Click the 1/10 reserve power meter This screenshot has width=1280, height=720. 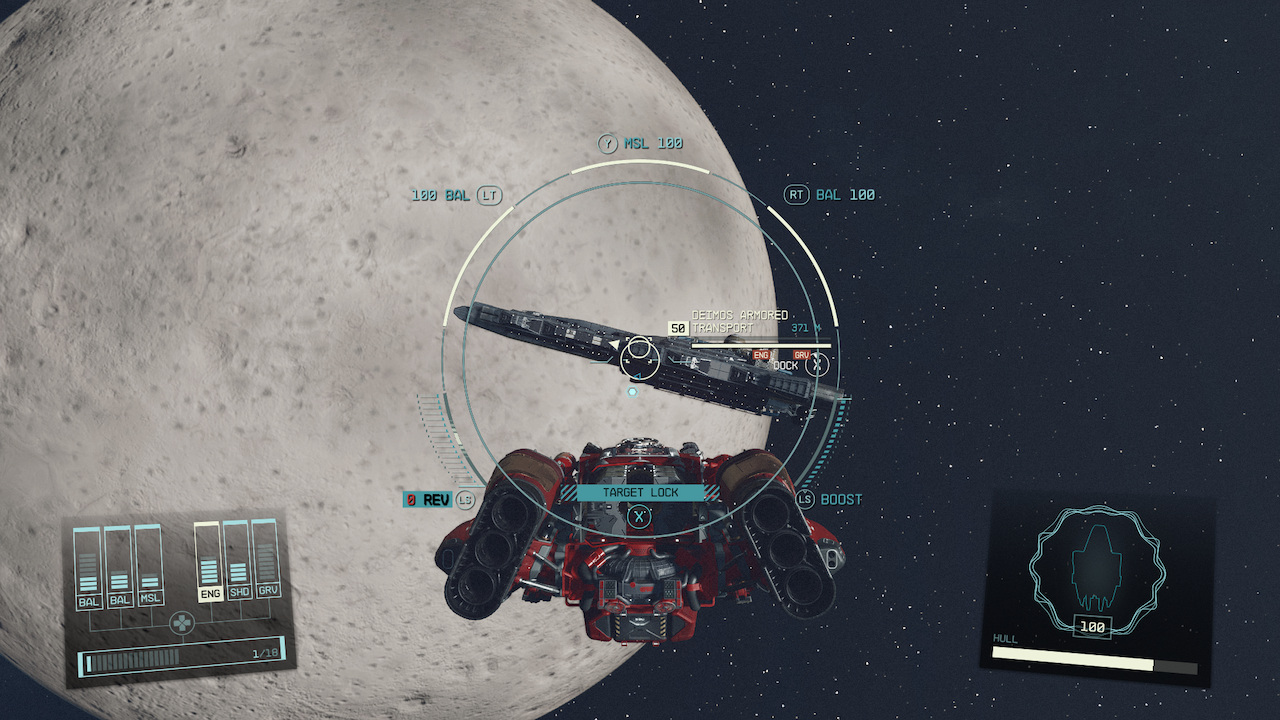pos(175,658)
